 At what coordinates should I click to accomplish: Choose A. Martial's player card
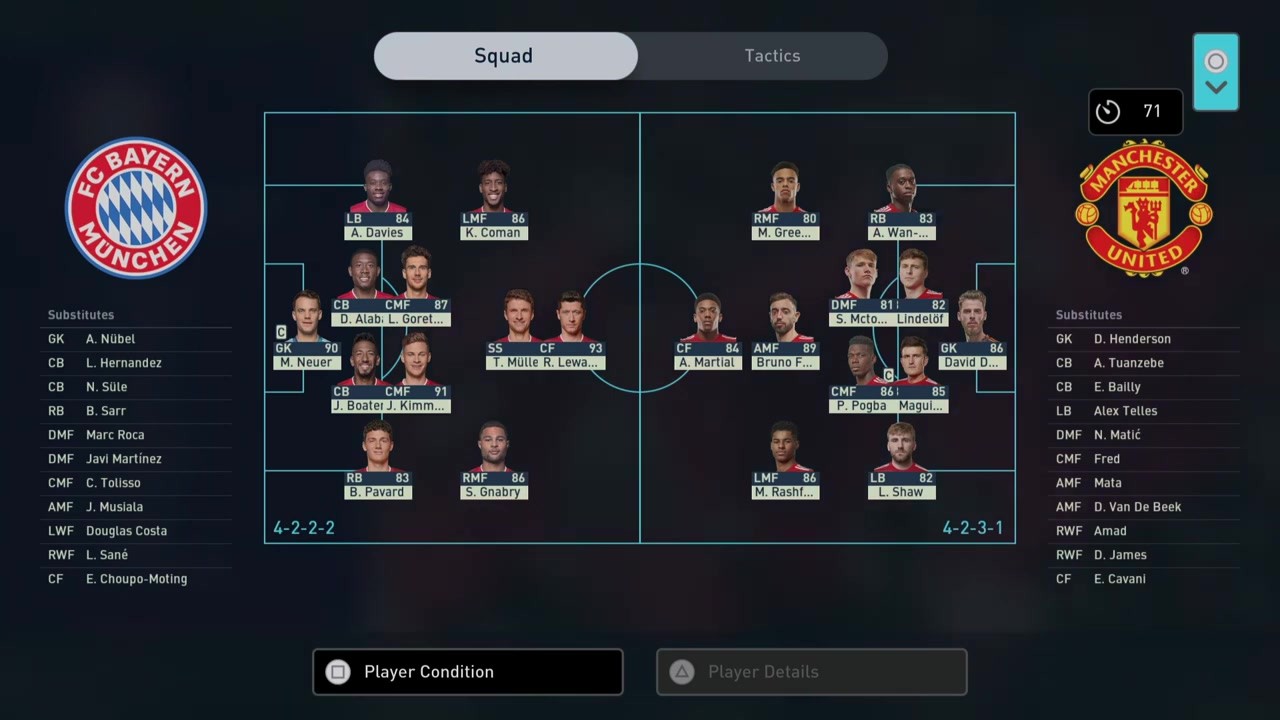click(x=707, y=330)
